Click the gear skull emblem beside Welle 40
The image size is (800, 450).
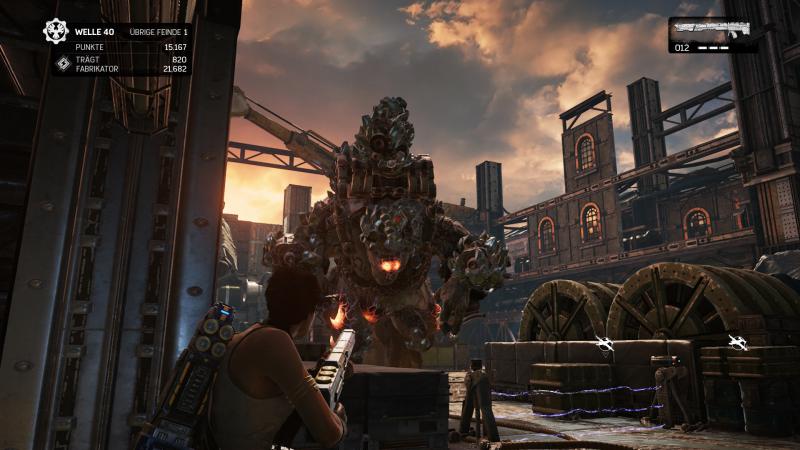pos(55,30)
